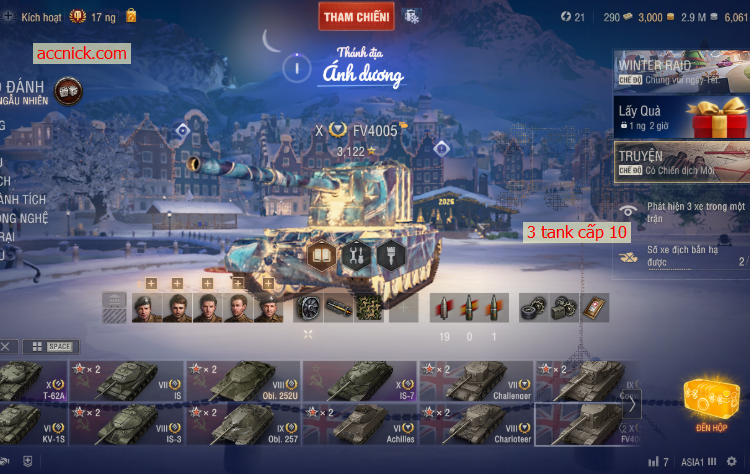Open the paintbrush exterior customization icon
The height and width of the screenshot is (474, 750).
click(390, 255)
